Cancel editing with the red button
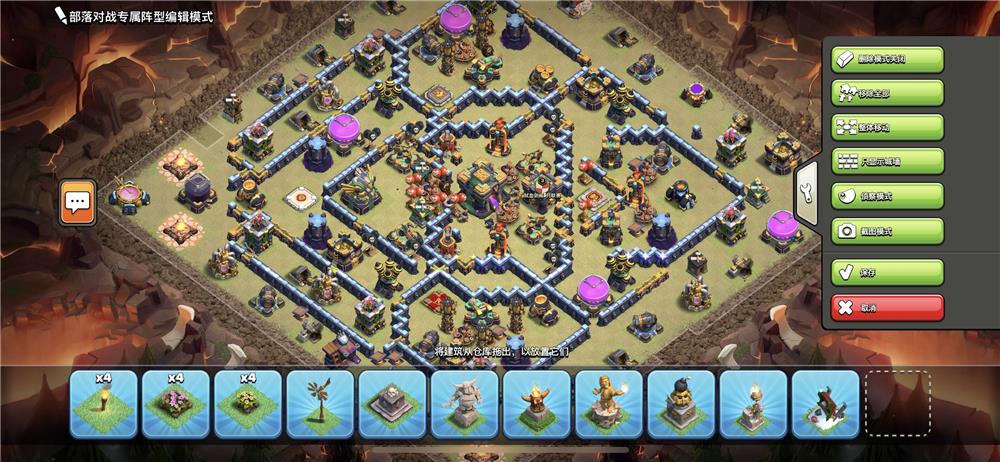 click(887, 307)
